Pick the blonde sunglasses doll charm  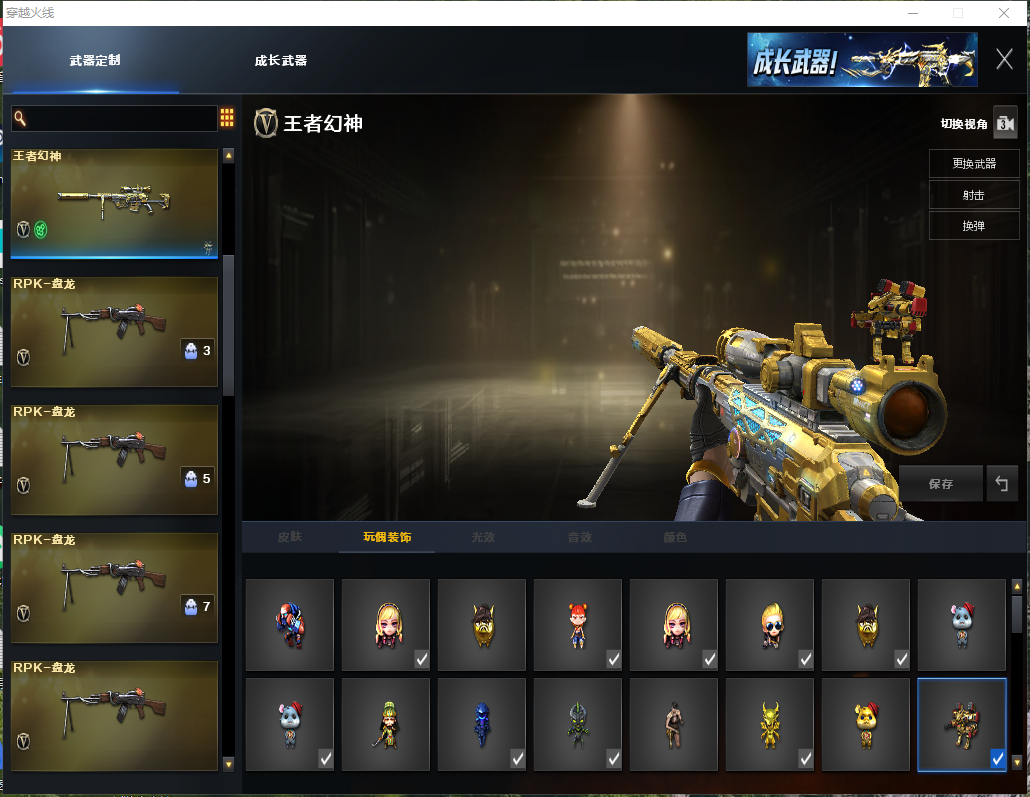click(769, 625)
